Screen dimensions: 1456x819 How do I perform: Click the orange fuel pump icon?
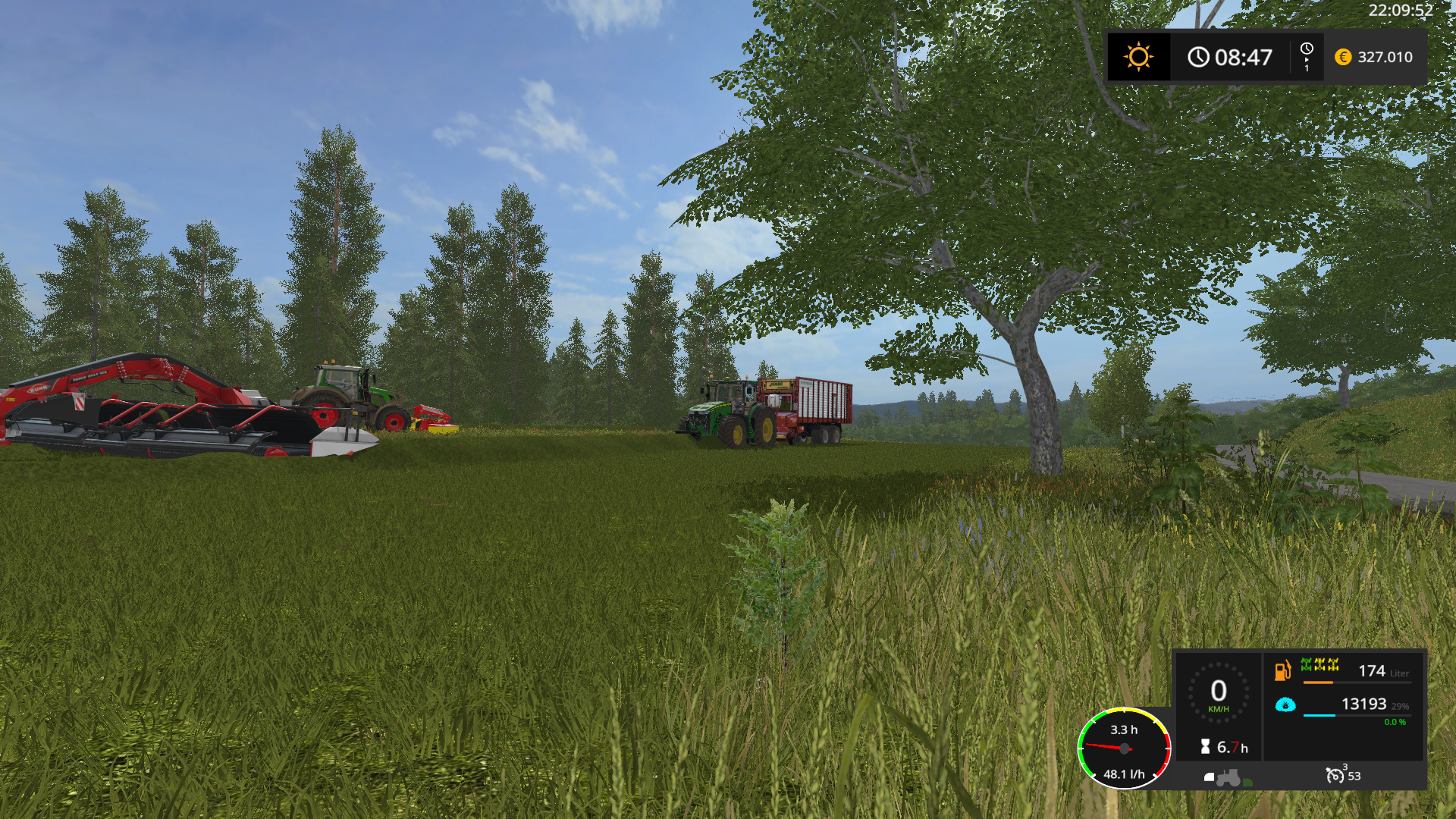pyautogui.click(x=1282, y=670)
